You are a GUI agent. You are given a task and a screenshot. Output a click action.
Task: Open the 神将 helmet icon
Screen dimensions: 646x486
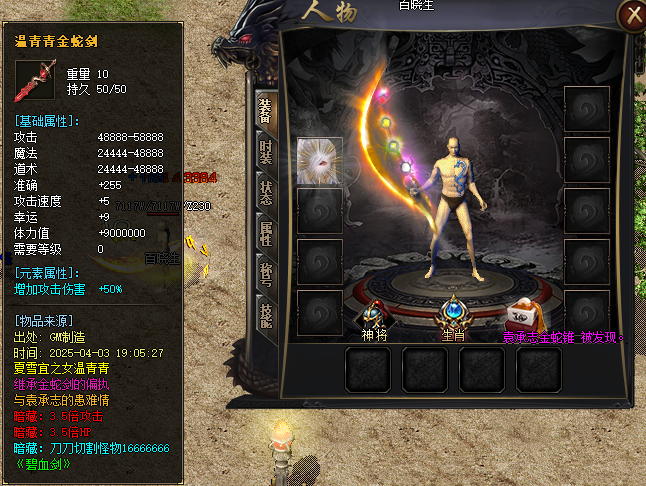[x=374, y=315]
